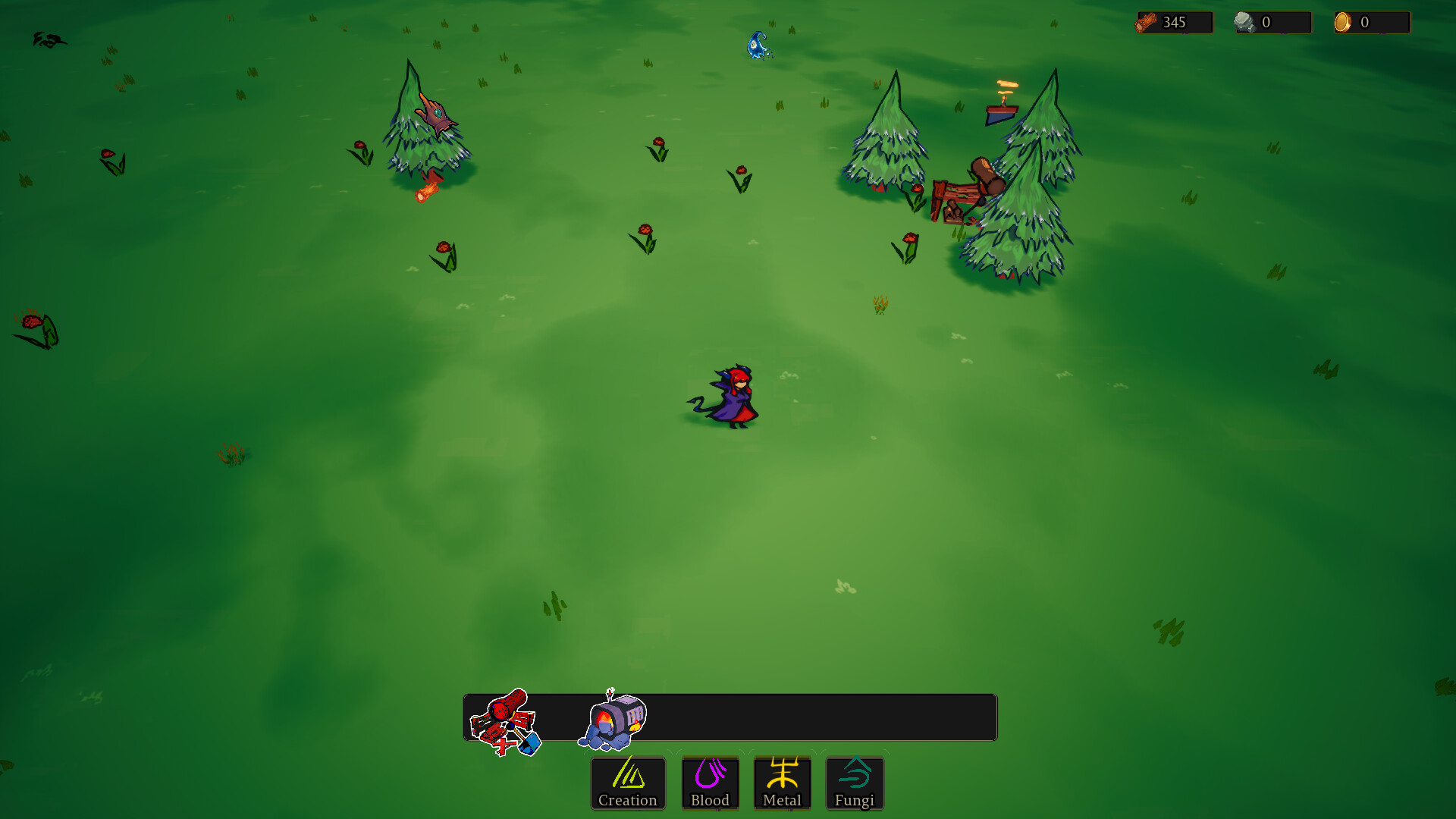Switch to the Blood category tab
This screenshot has width=1456, height=819.
point(710,783)
